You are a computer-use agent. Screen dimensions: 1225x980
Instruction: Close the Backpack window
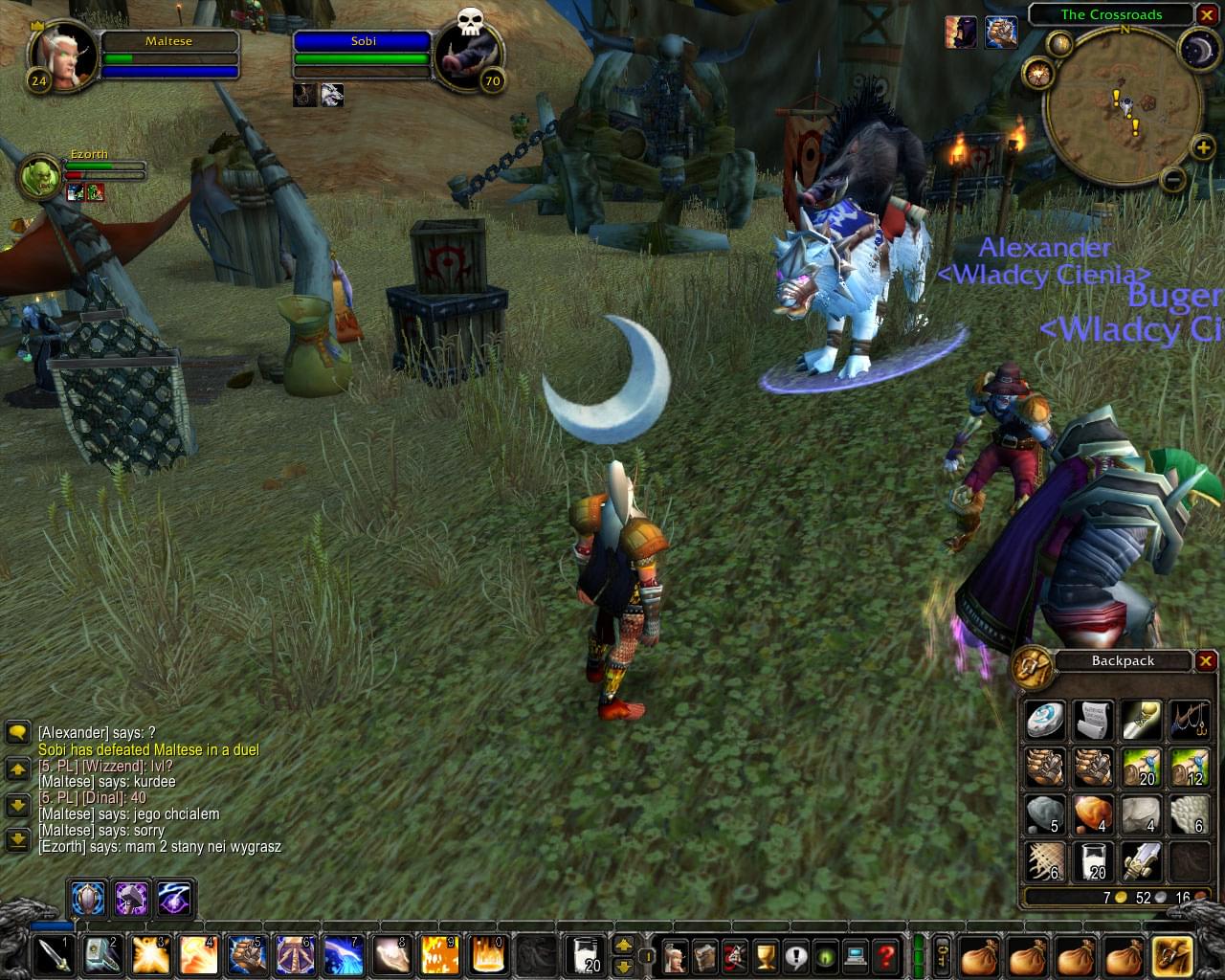click(1206, 661)
